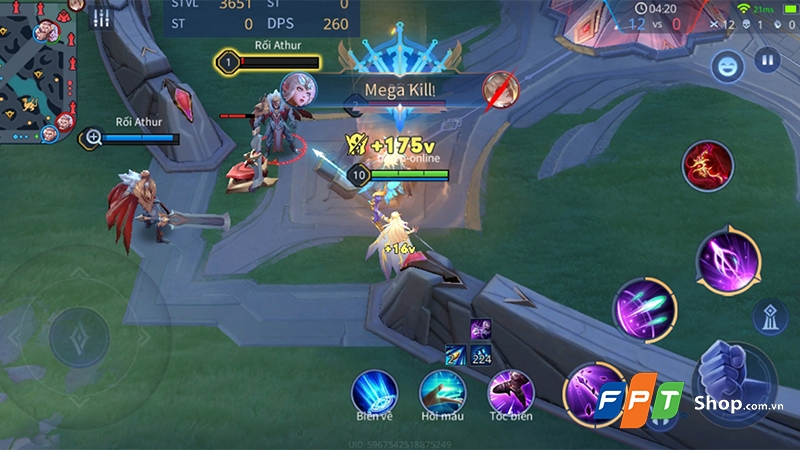Image resolution: width=800 pixels, height=450 pixels.
Task: Use the Biến về recall spell
Action: tap(373, 392)
